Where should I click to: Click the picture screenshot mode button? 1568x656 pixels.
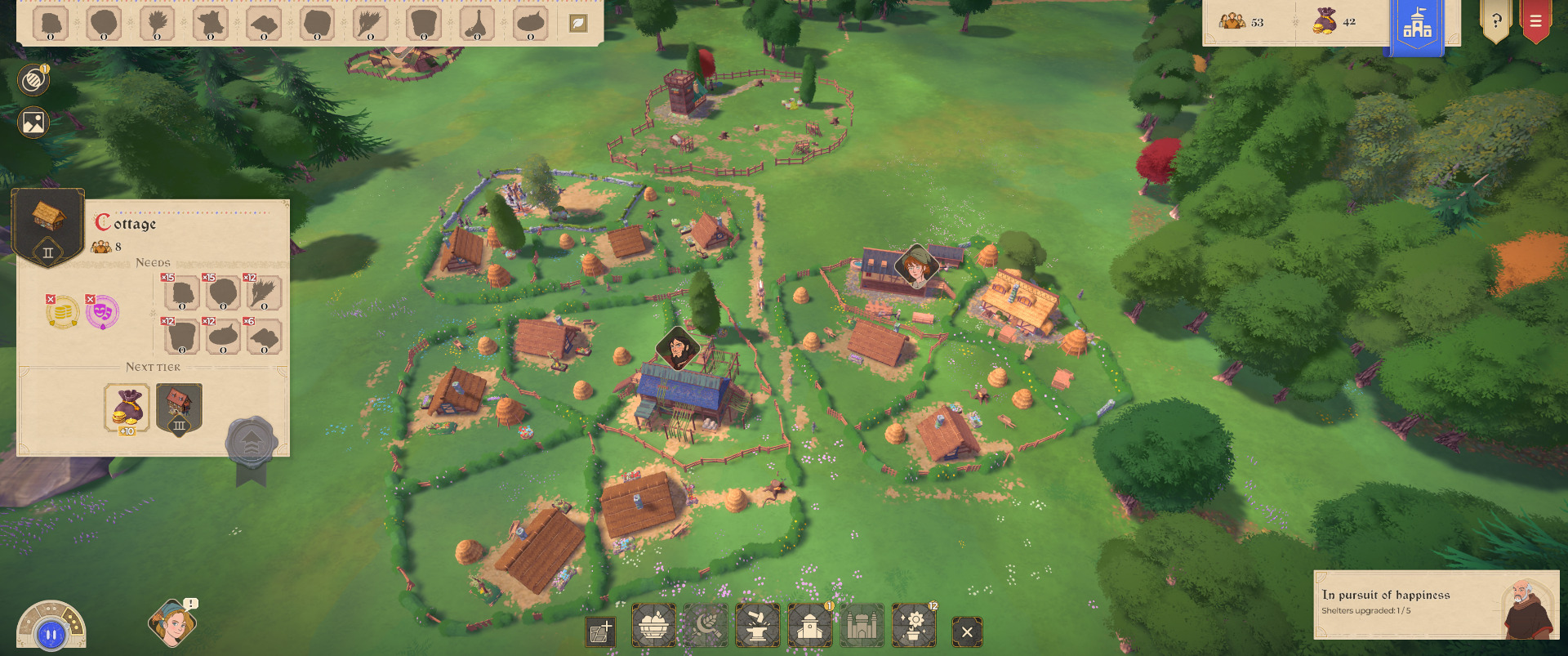pos(33,123)
